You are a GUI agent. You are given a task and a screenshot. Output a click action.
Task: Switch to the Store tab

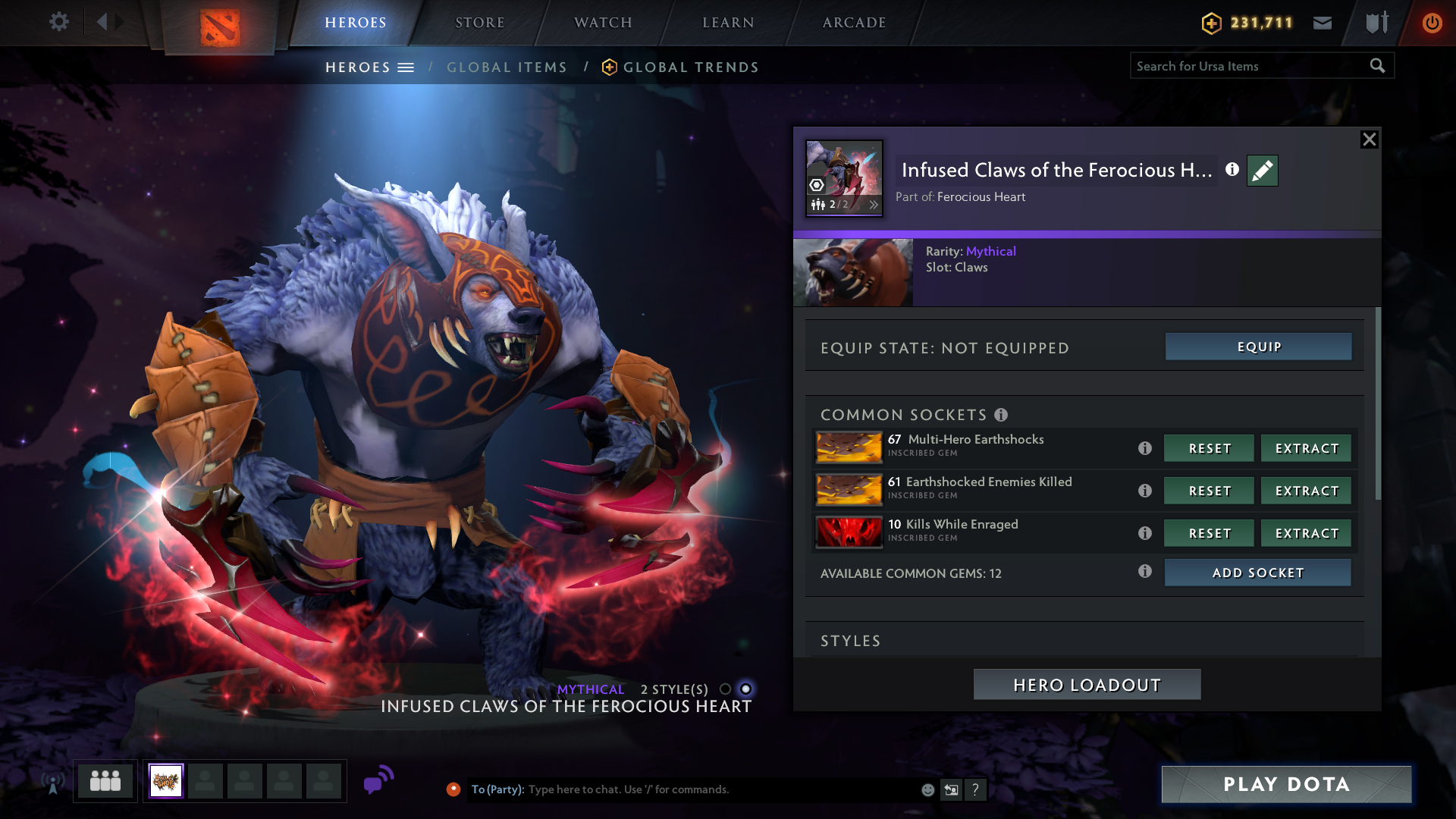point(479,23)
